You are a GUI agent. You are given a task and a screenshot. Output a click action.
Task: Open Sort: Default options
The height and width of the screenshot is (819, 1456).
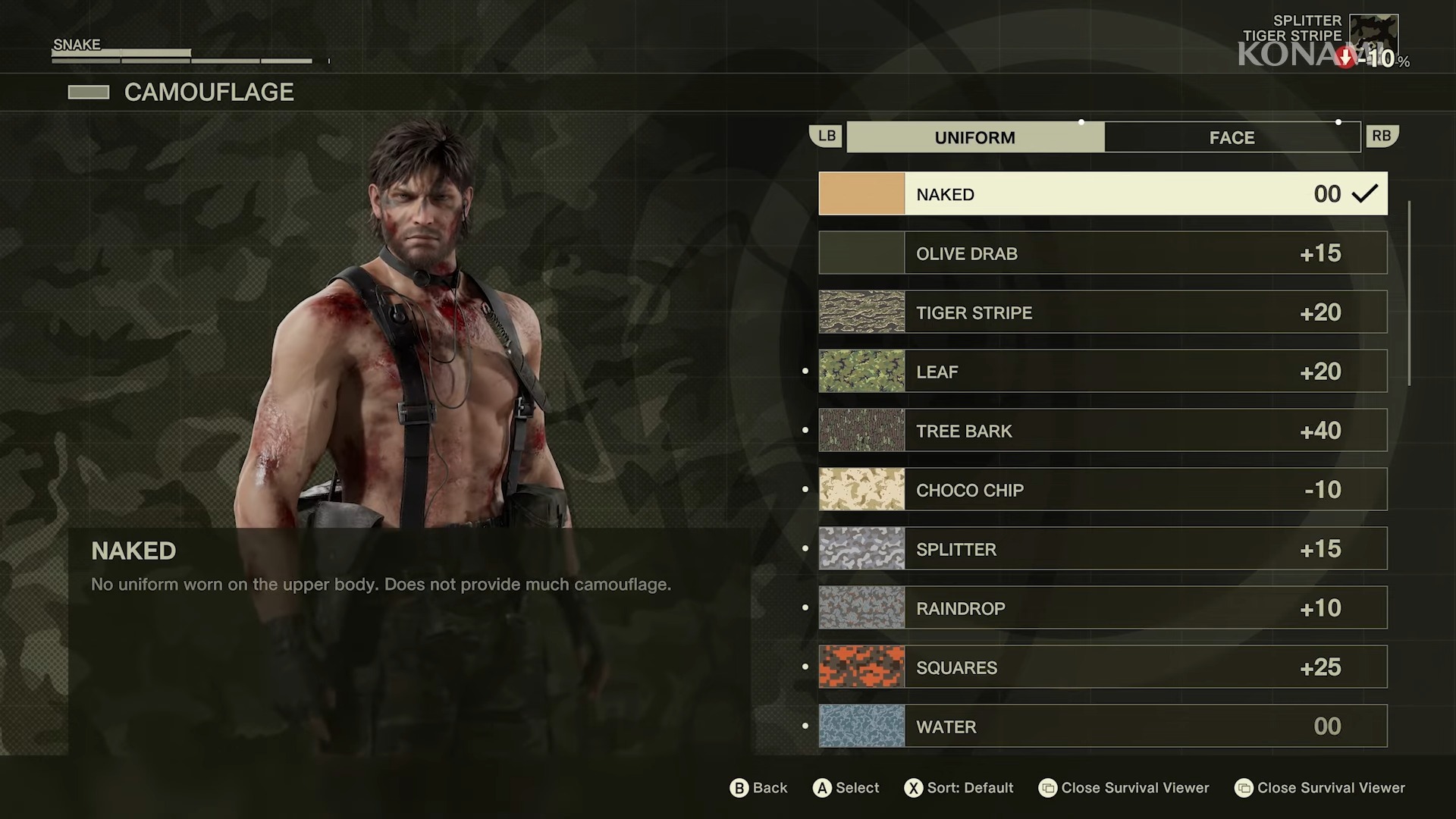click(x=958, y=788)
